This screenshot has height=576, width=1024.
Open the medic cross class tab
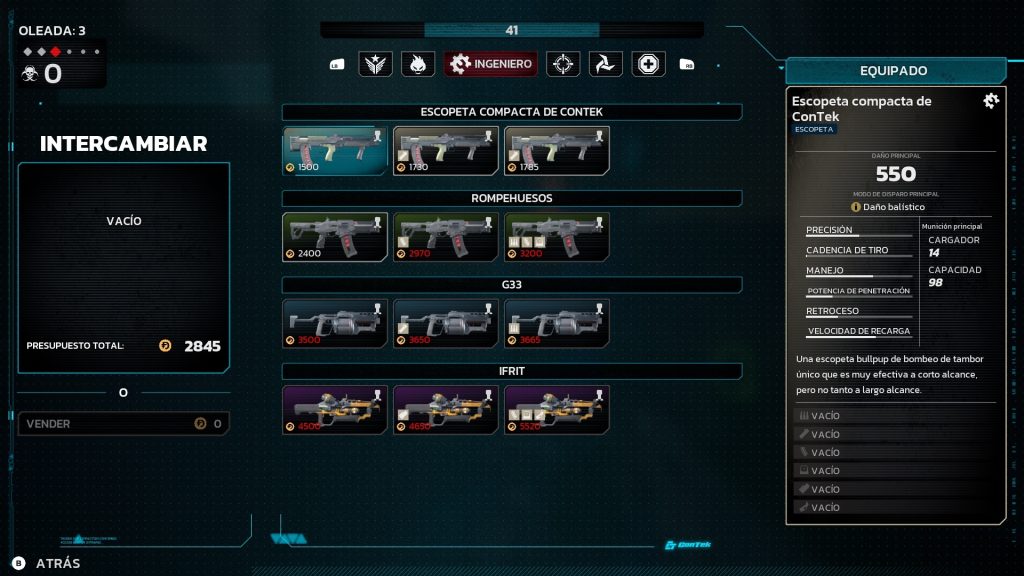[x=649, y=64]
